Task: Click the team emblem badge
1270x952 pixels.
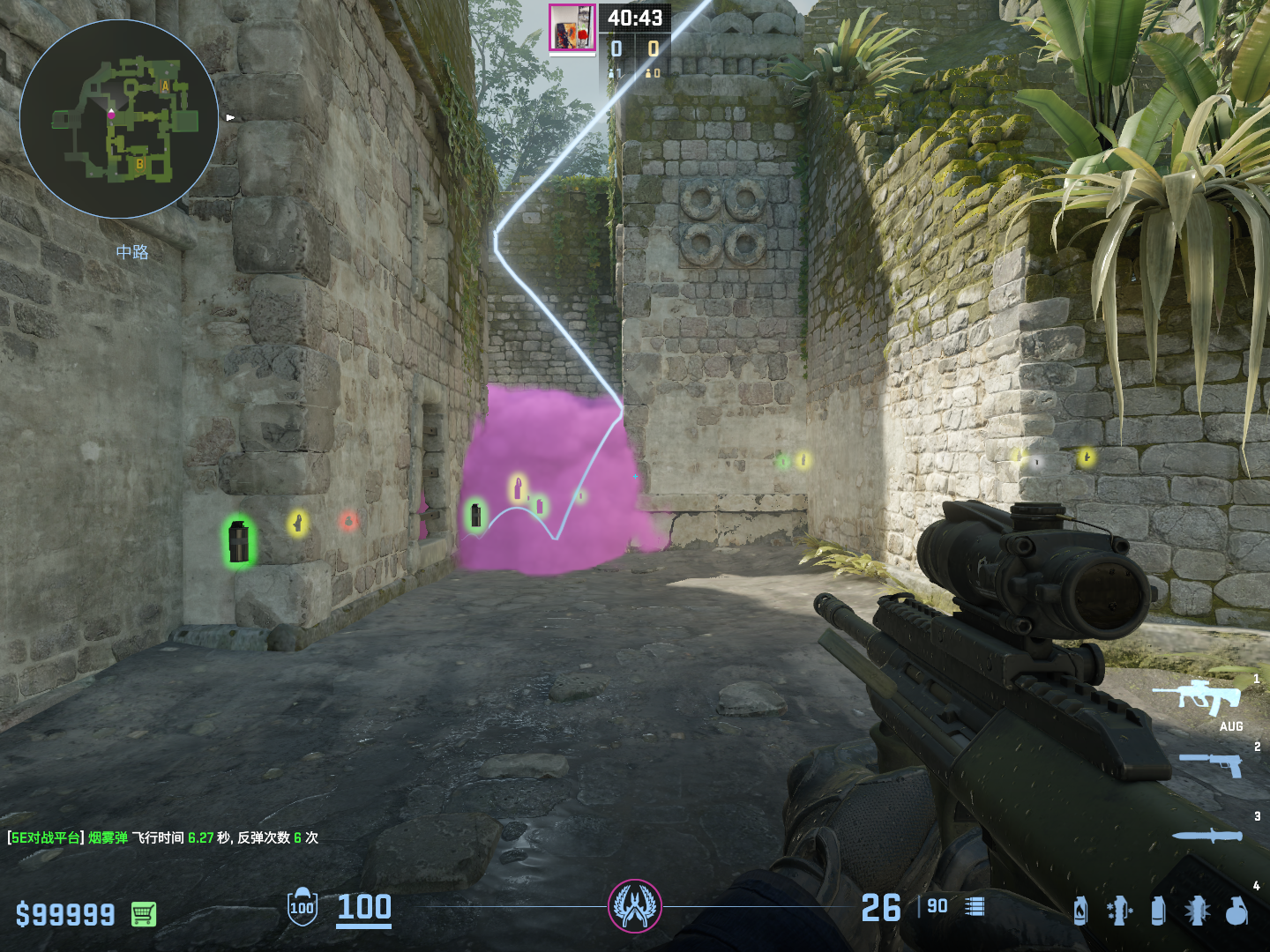Action: [634, 906]
